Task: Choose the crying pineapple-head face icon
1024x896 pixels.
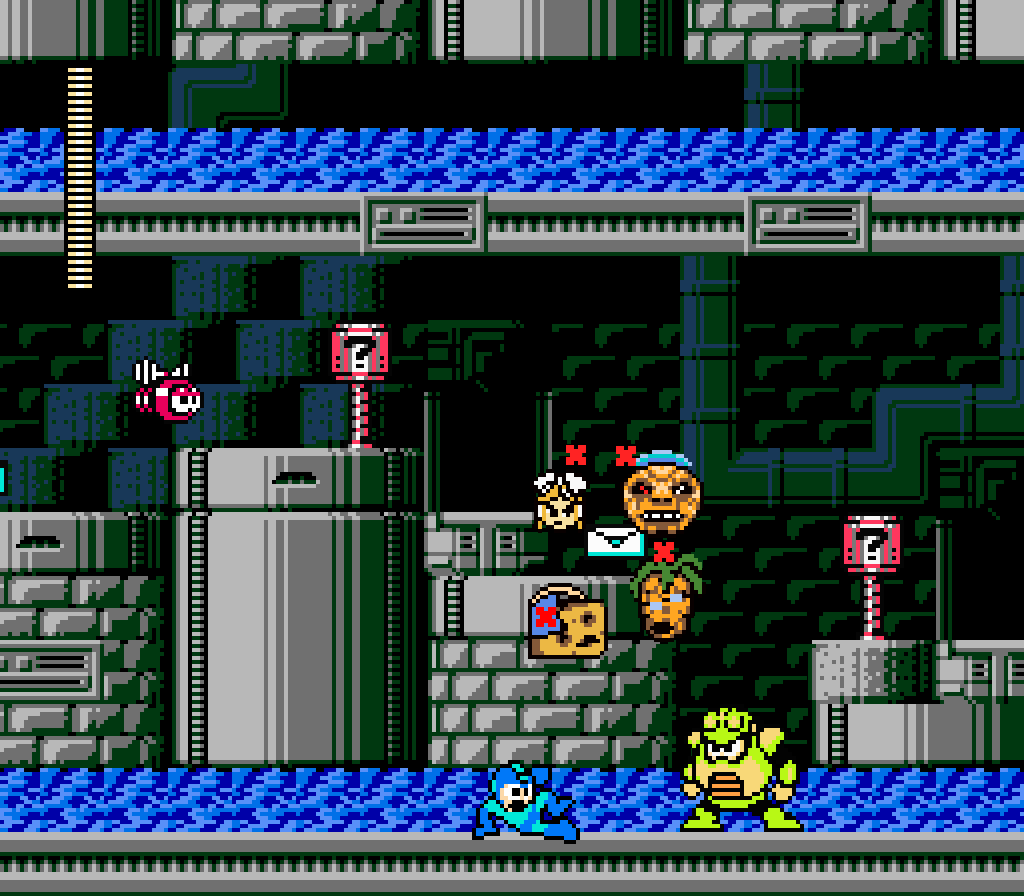Action: 667,596
